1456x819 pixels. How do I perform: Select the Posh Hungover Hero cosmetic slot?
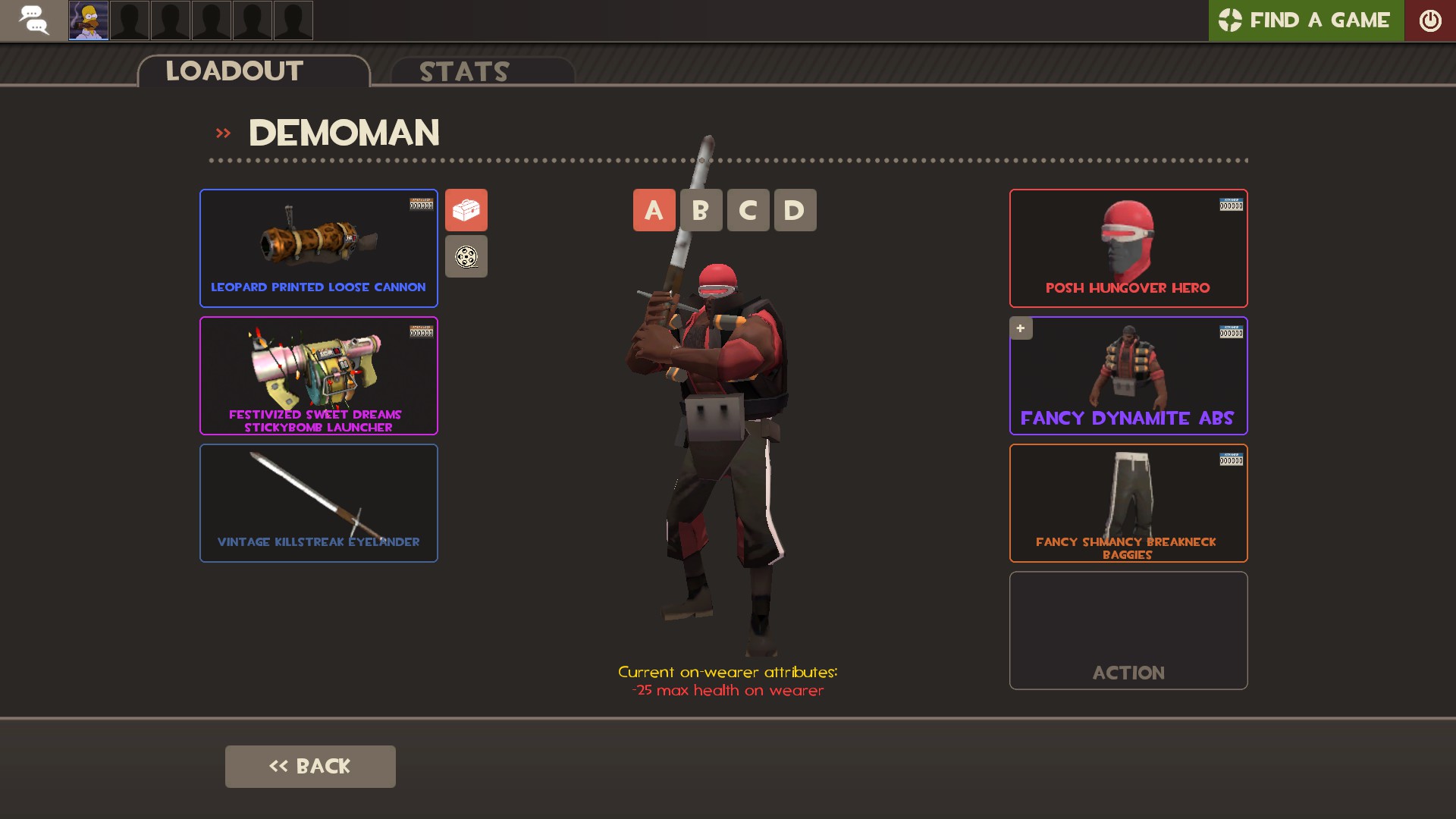(1128, 248)
